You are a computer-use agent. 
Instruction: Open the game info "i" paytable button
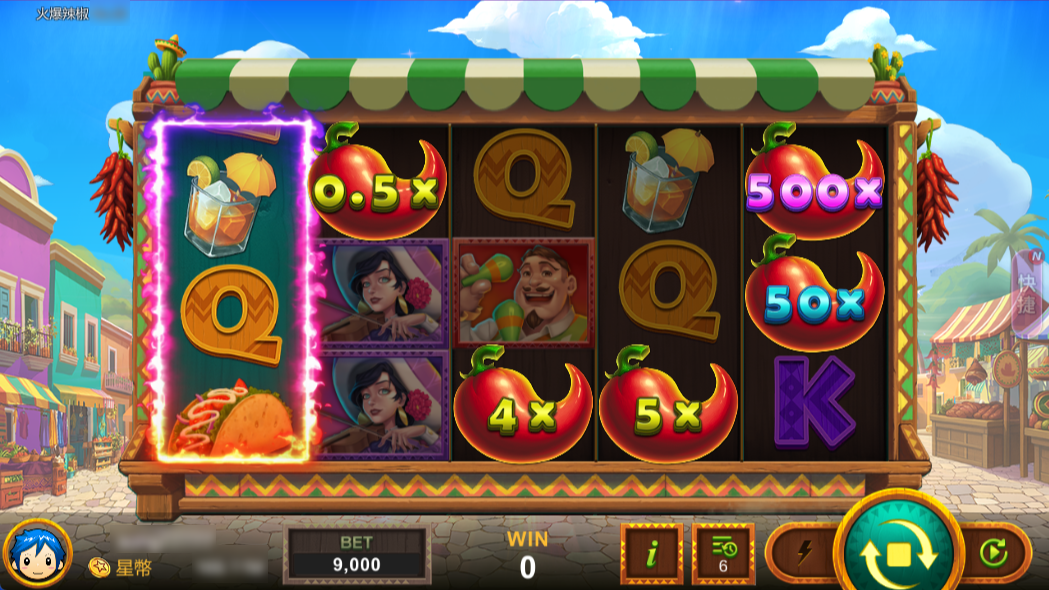tap(651, 552)
